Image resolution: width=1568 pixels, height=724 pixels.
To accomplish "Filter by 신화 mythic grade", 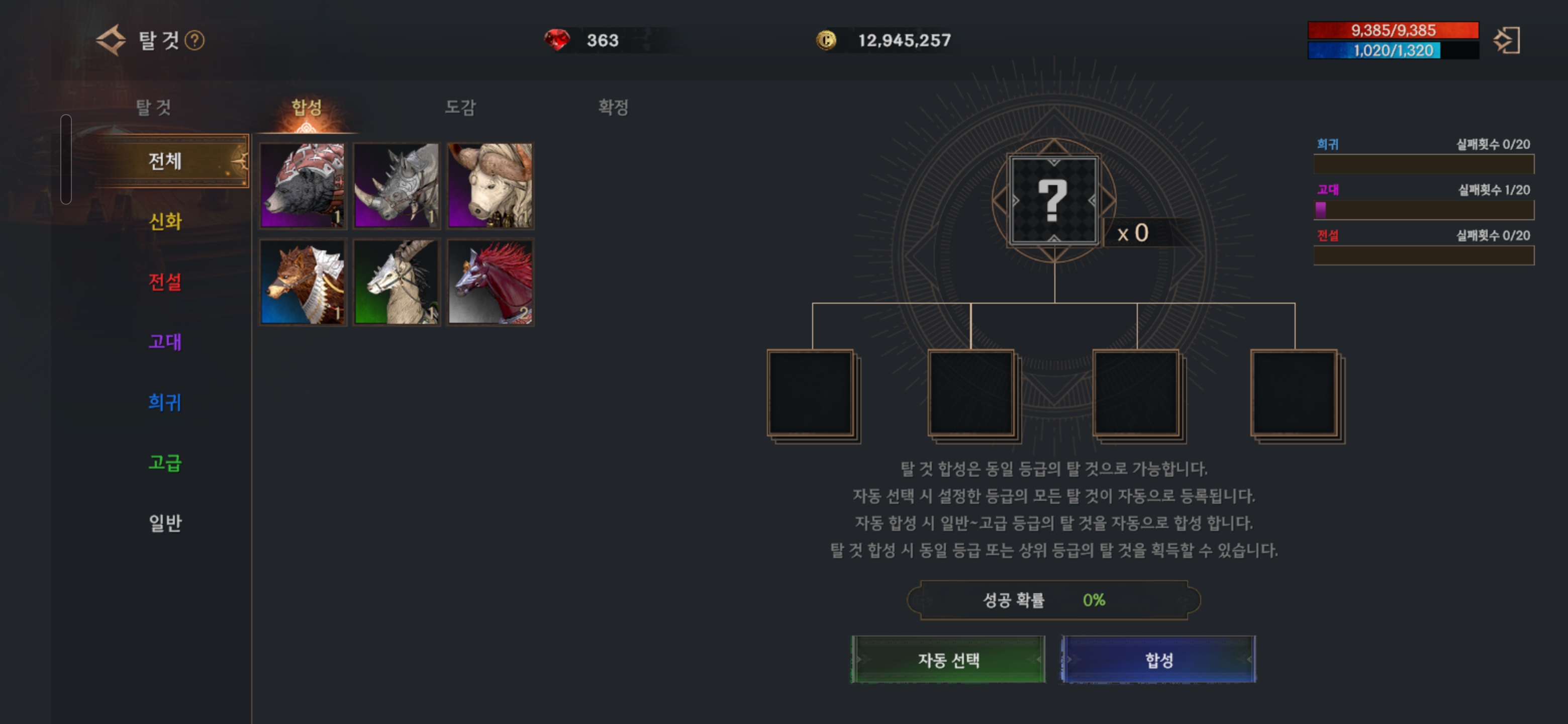I will tap(165, 221).
